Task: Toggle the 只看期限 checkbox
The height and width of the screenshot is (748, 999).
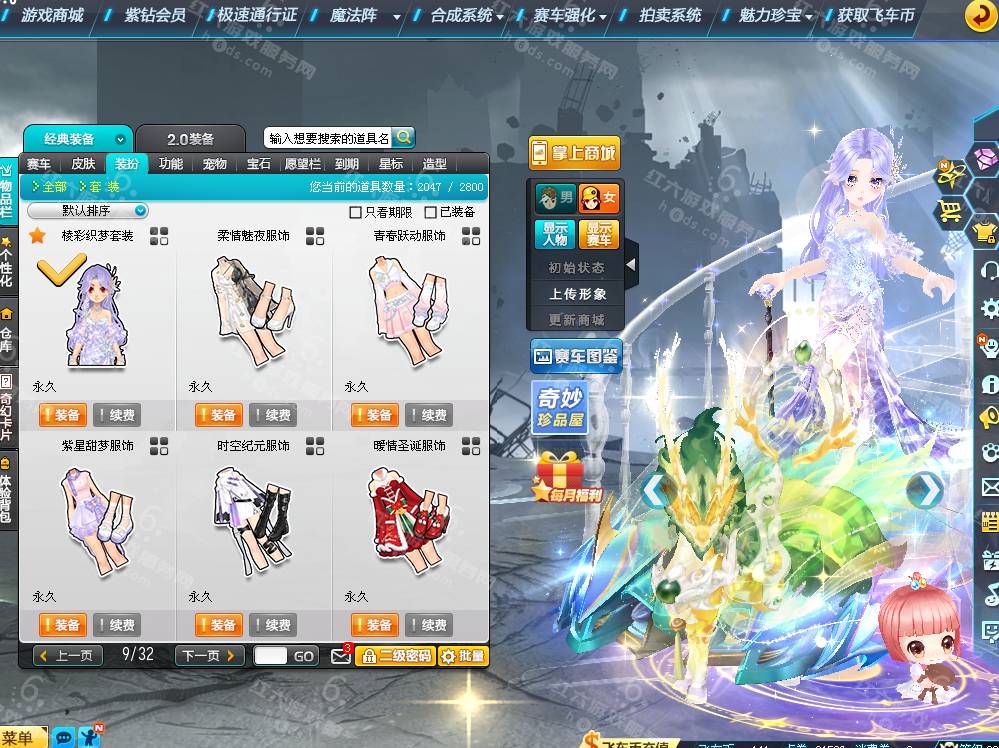Action: coord(355,212)
